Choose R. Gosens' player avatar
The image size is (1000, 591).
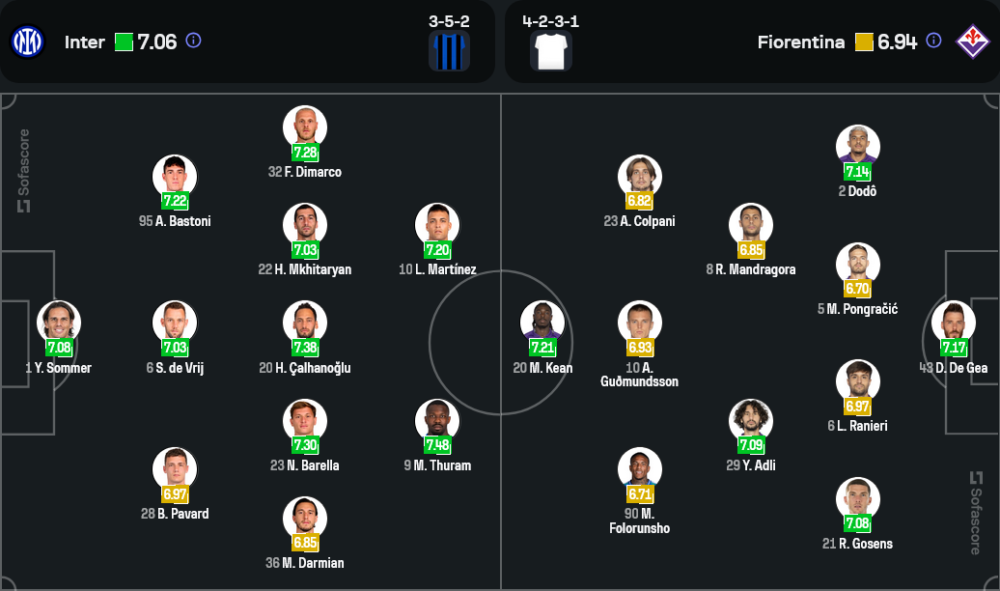tap(858, 500)
